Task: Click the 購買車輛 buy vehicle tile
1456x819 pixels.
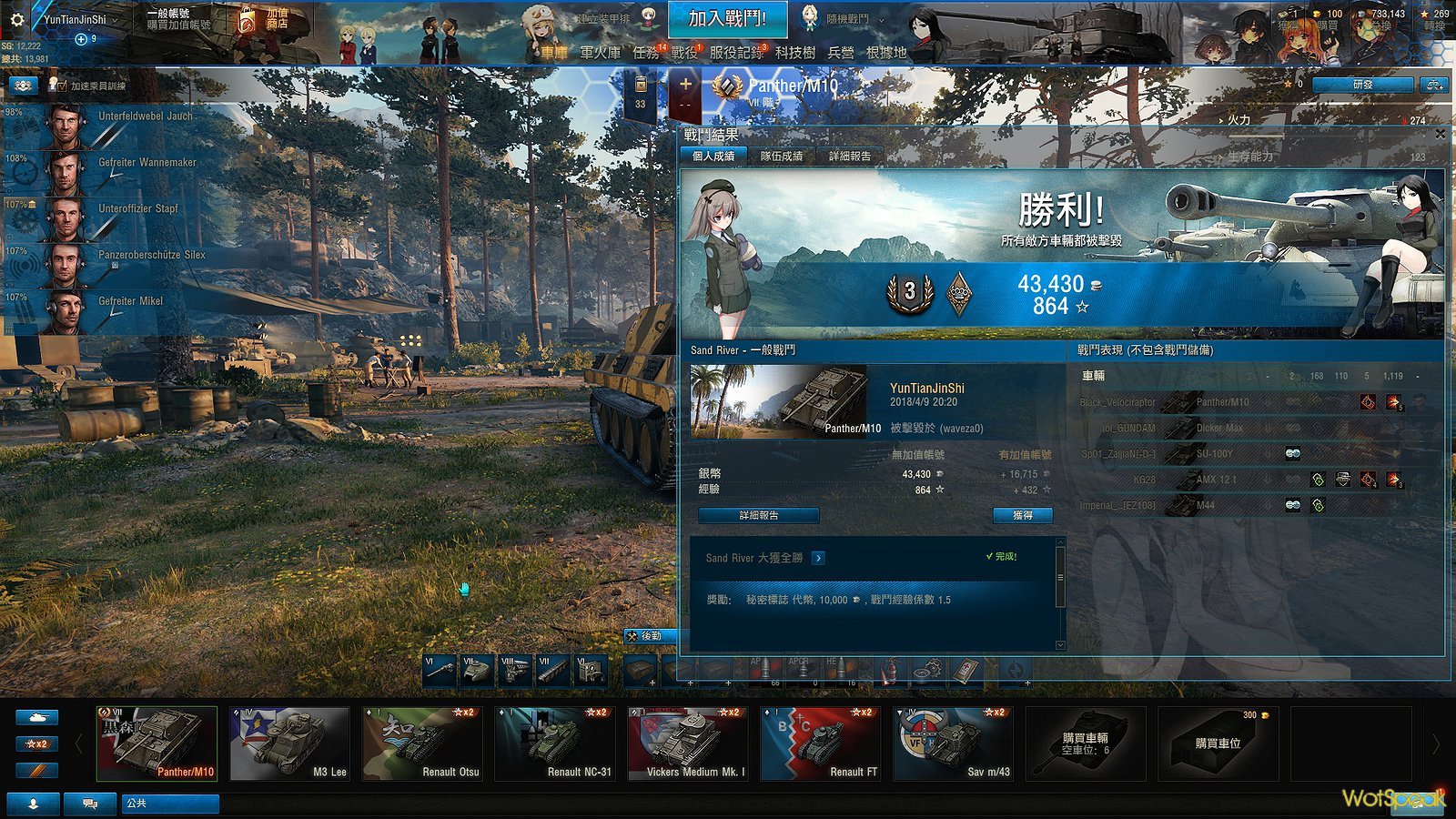Action: click(1086, 743)
